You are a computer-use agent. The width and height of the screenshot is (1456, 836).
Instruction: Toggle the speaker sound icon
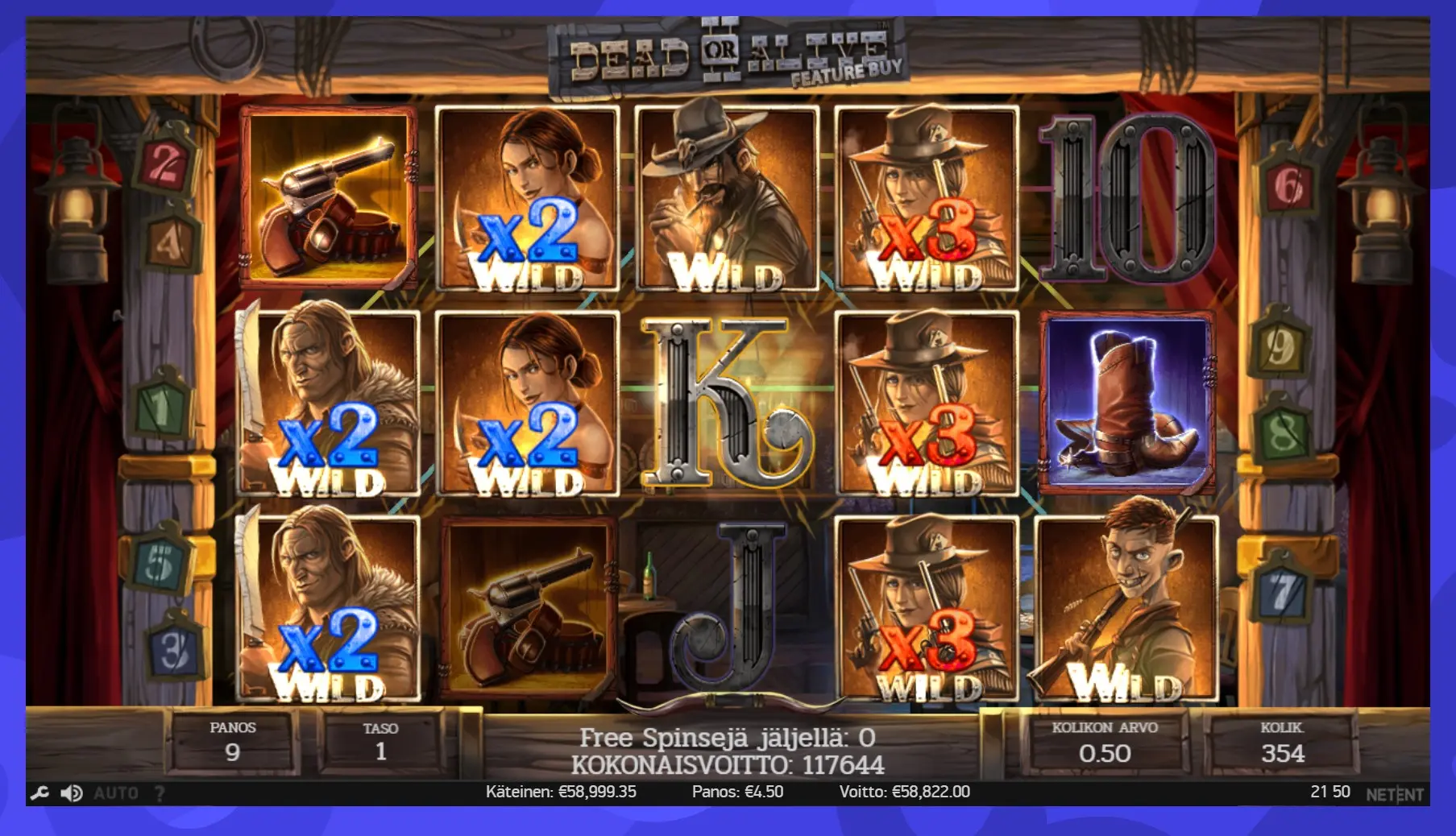pyautogui.click(x=72, y=793)
